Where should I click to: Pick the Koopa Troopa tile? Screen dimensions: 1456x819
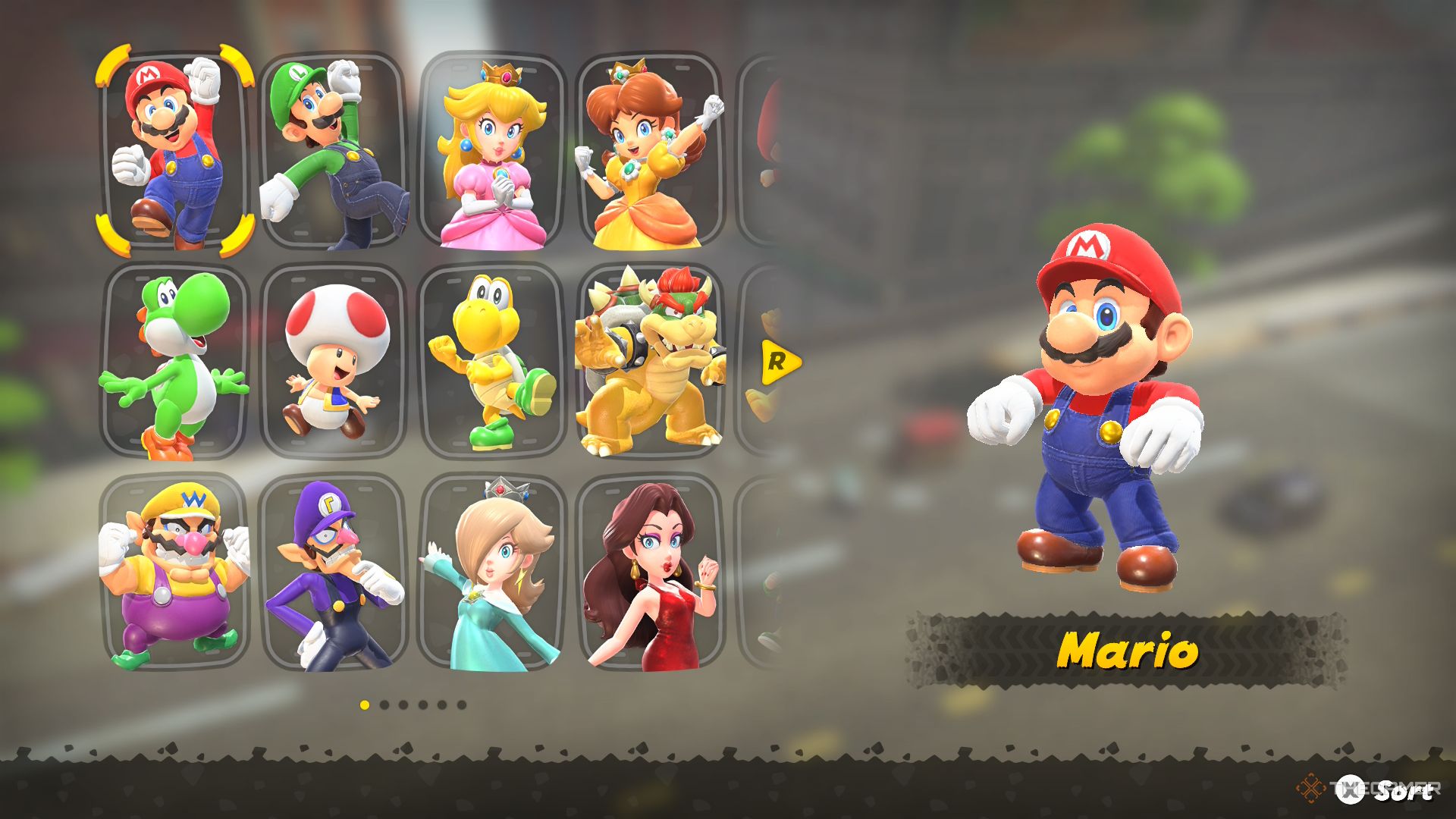pos(493,362)
